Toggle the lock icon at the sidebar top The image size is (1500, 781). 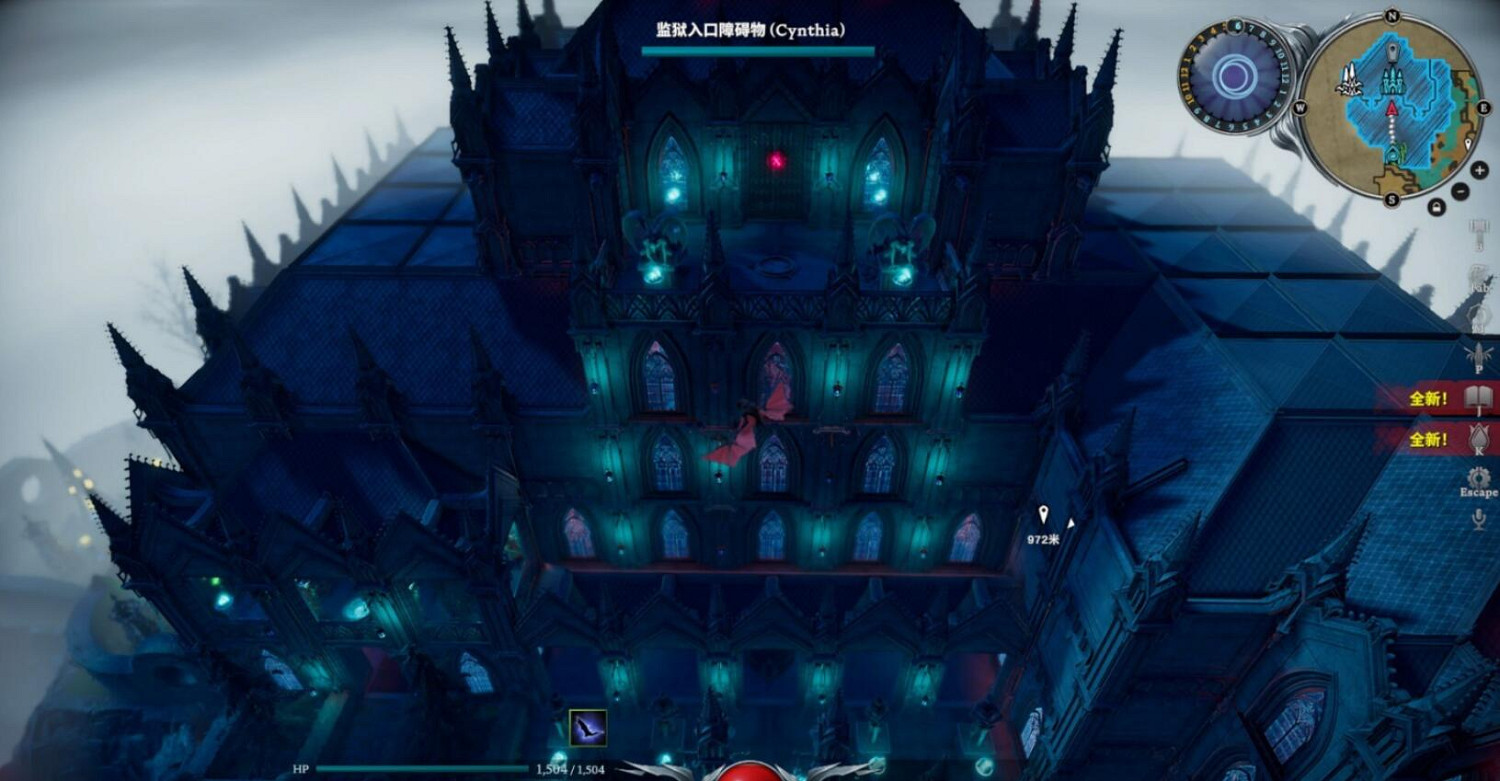coord(1437,206)
